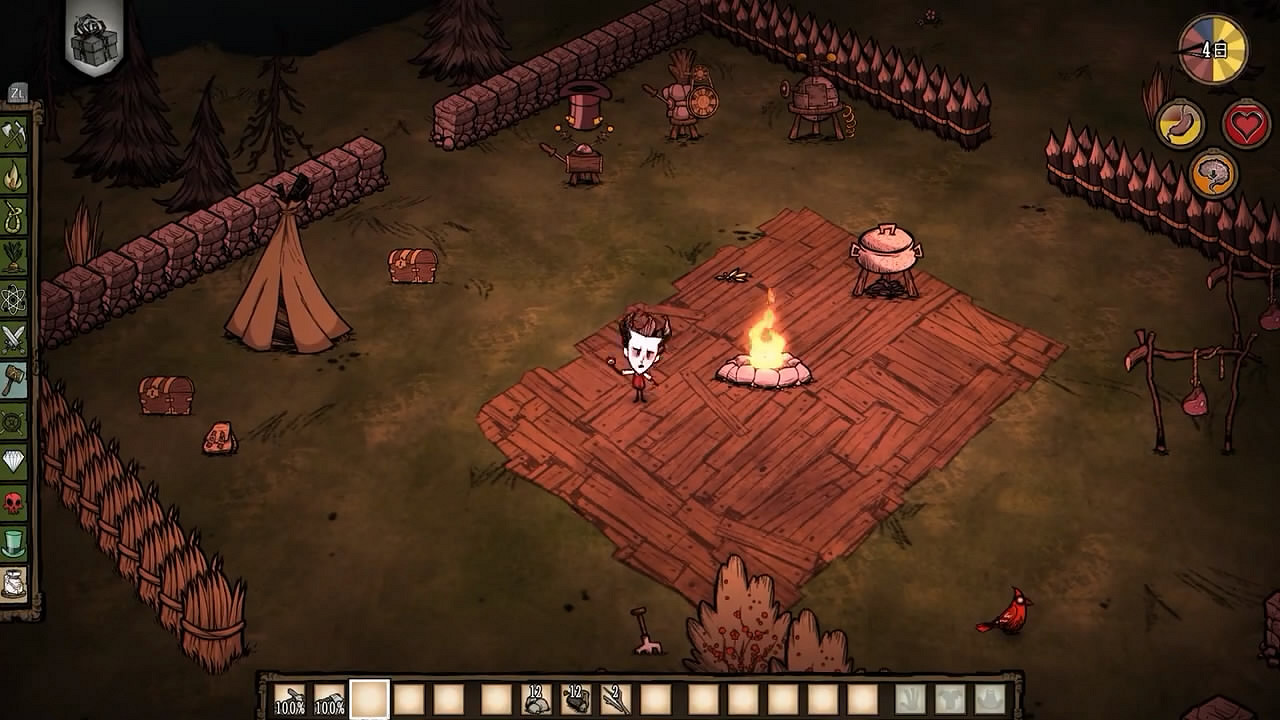Click the hand equipment slot
Screen dimensions: 1280x720
coord(910,699)
